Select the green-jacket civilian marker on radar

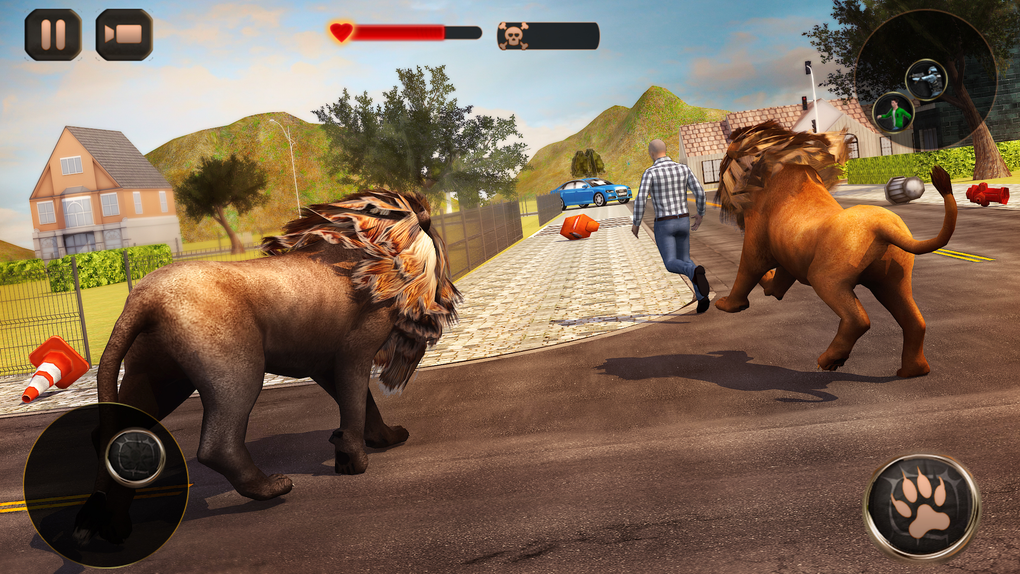click(x=892, y=112)
